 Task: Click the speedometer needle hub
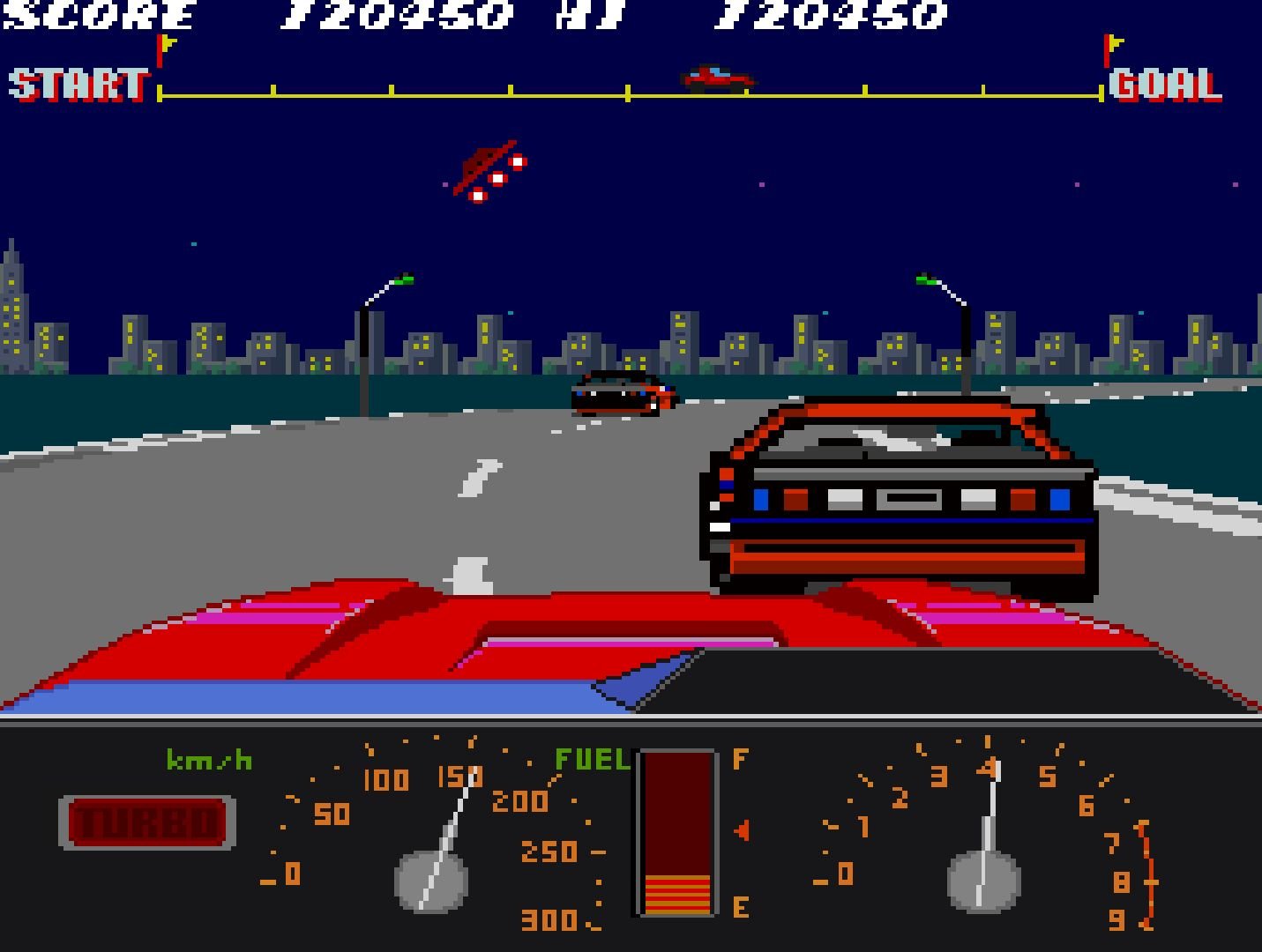(432, 881)
